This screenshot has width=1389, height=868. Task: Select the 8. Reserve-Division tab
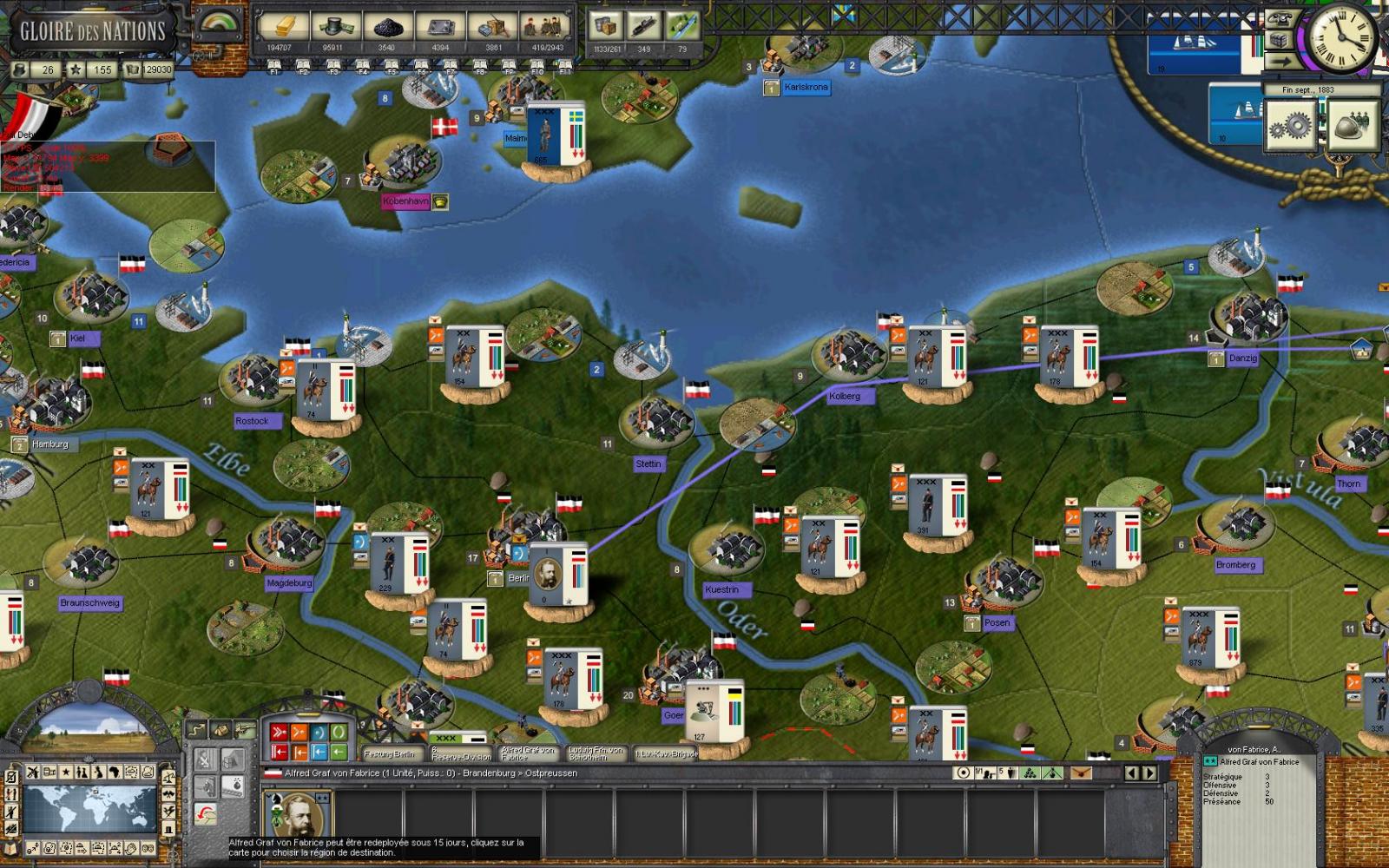click(460, 753)
